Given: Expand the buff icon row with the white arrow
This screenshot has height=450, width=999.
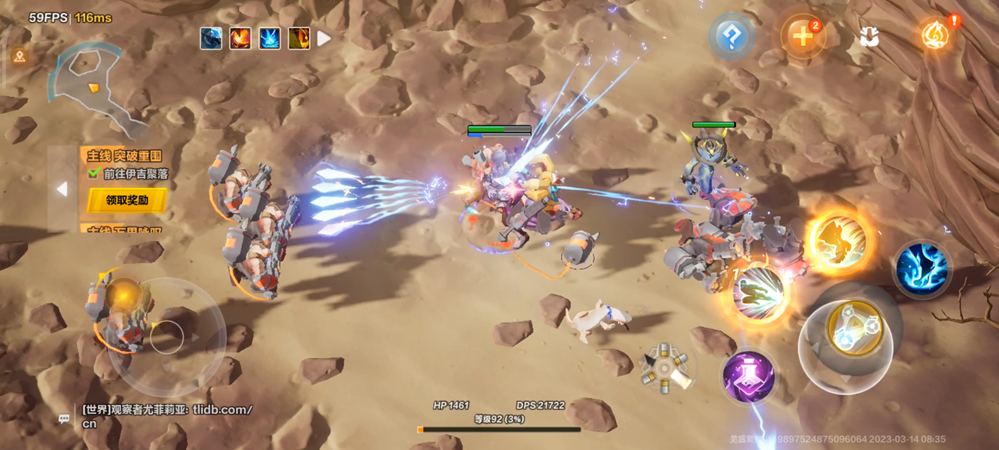Looking at the screenshot, I should [324, 39].
